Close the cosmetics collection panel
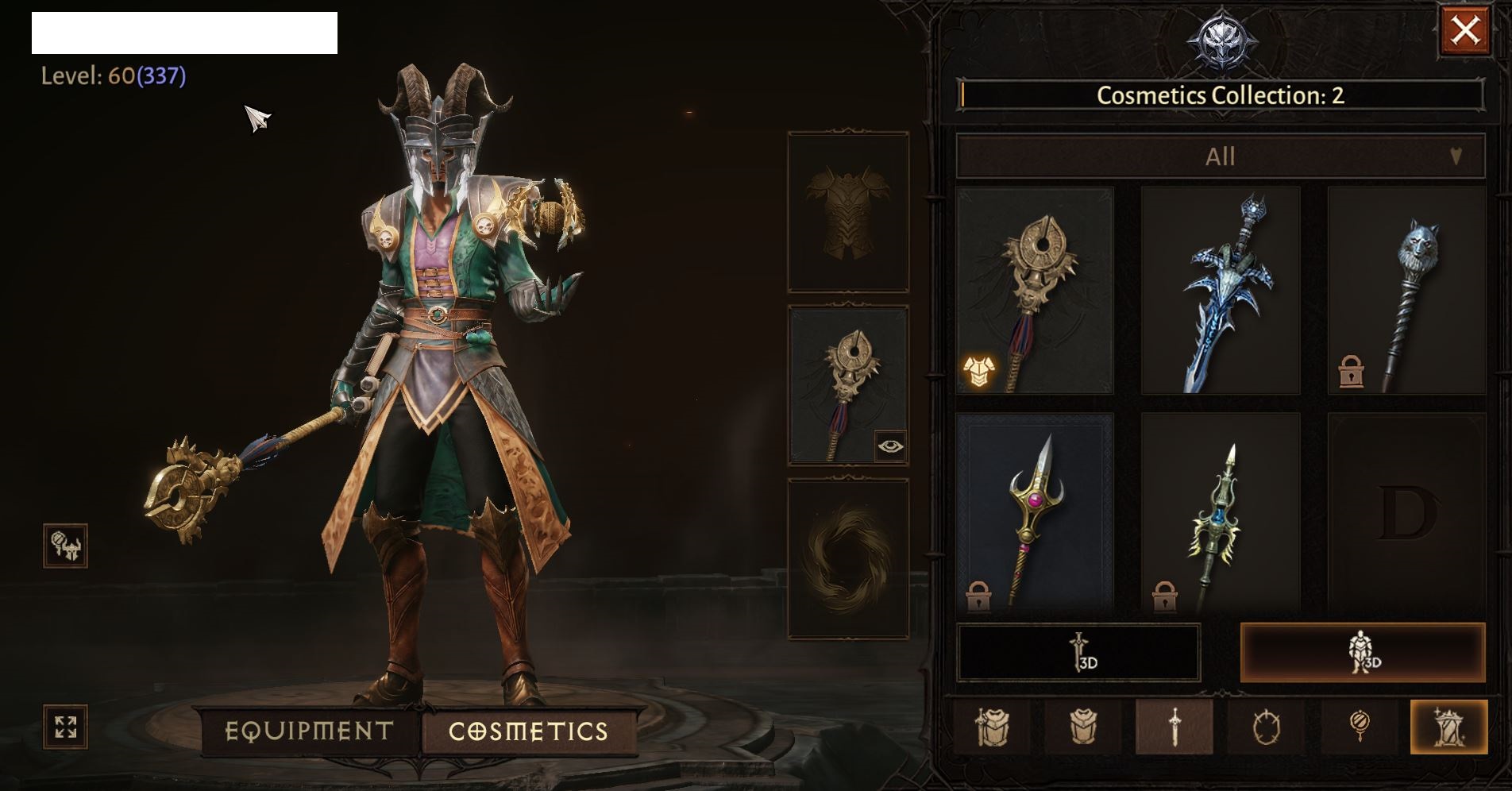 (1464, 31)
